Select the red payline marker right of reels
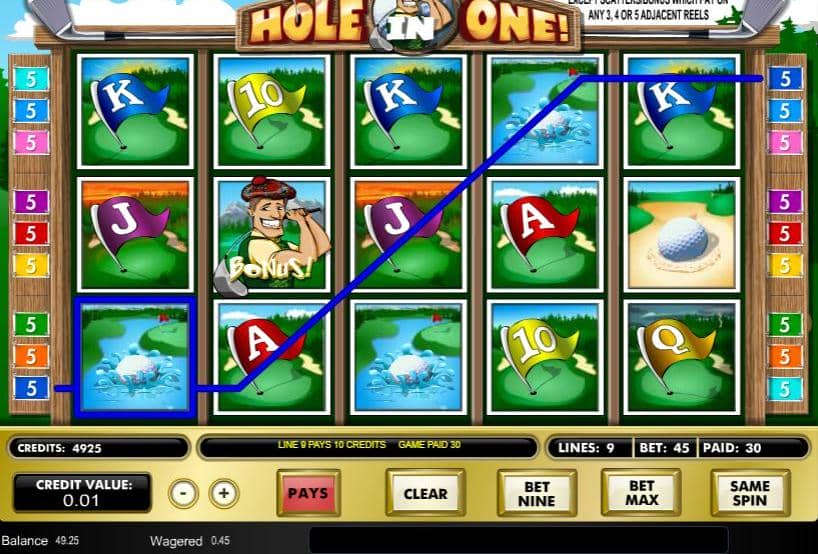818x554 pixels. coord(785,233)
